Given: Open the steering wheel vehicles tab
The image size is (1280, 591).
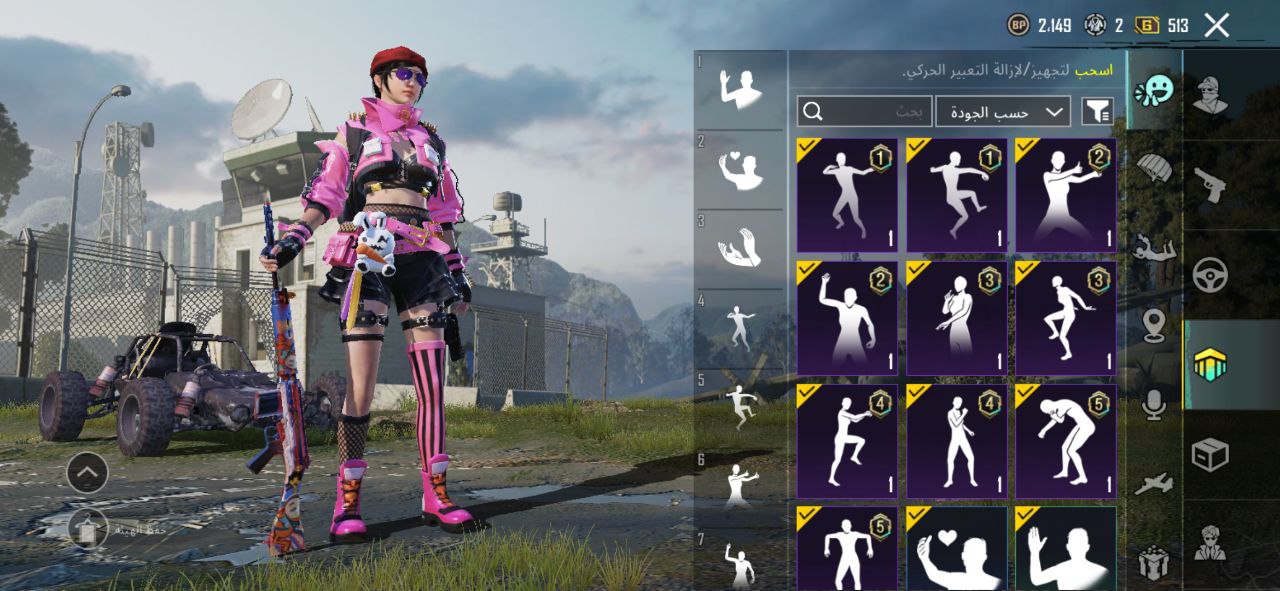Looking at the screenshot, I should [1210, 274].
